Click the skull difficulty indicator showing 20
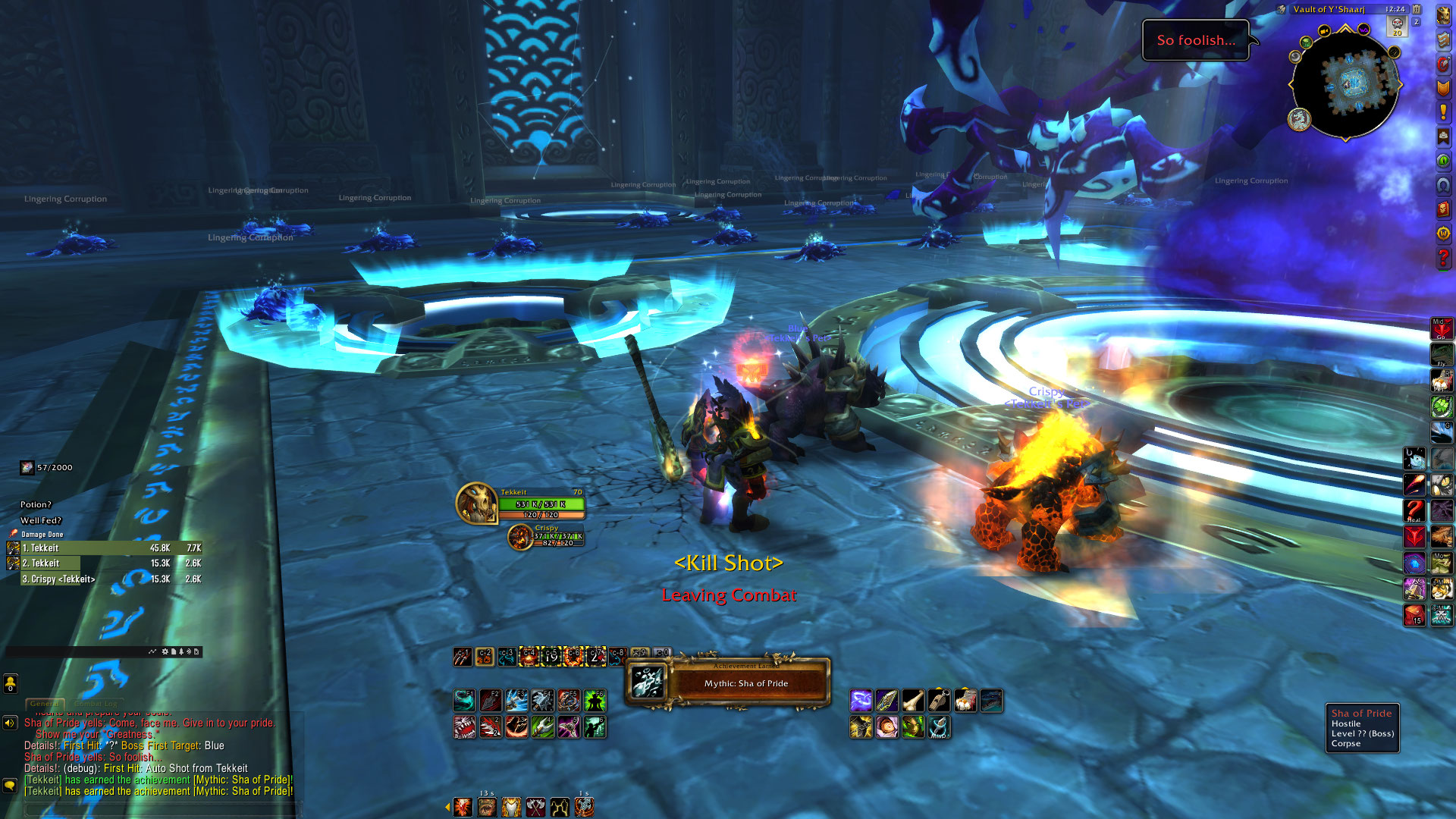 pyautogui.click(x=1397, y=27)
